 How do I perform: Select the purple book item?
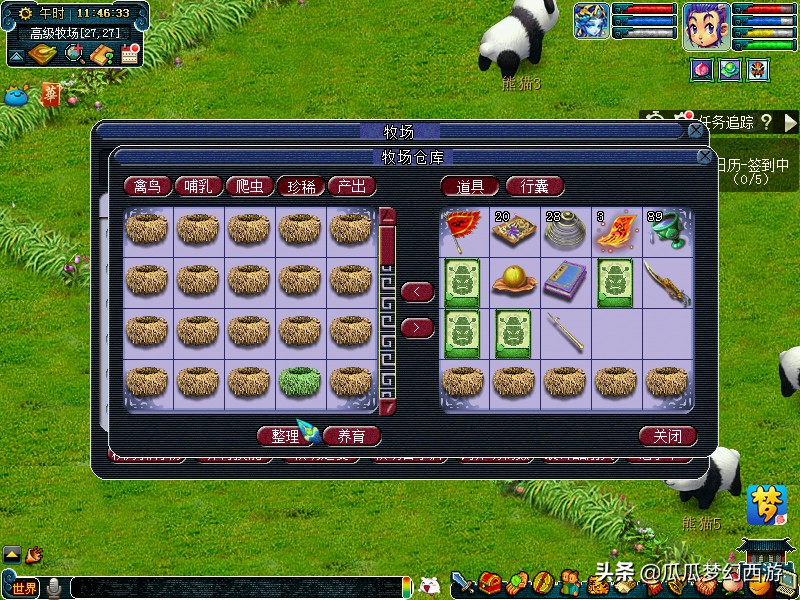565,282
